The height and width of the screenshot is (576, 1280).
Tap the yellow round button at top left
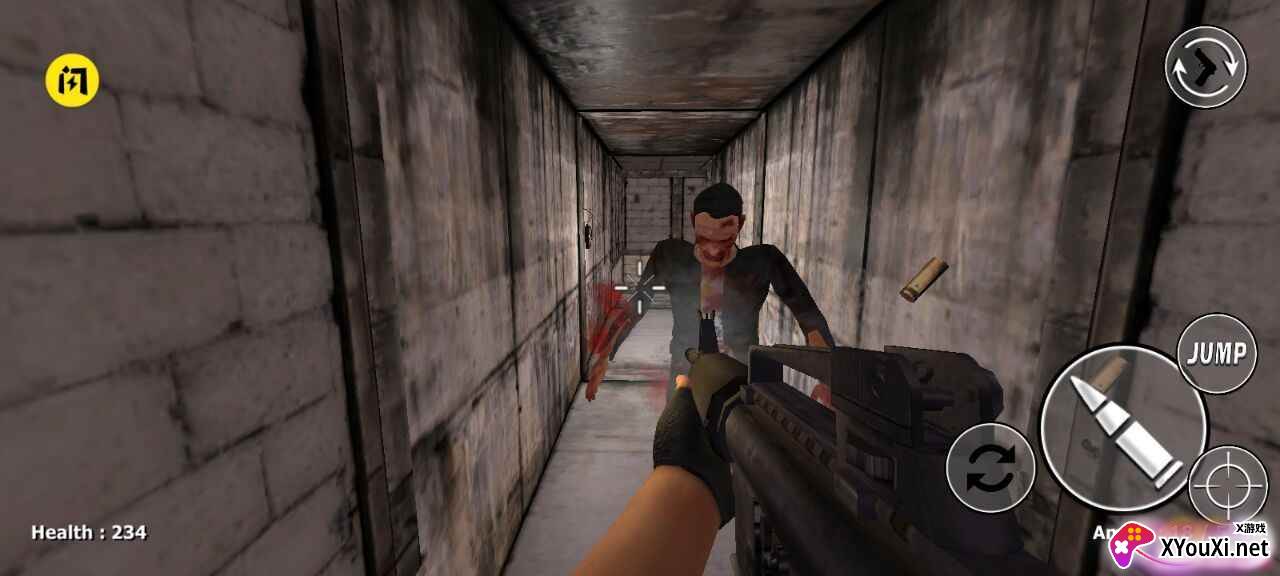pyautogui.click(x=72, y=80)
